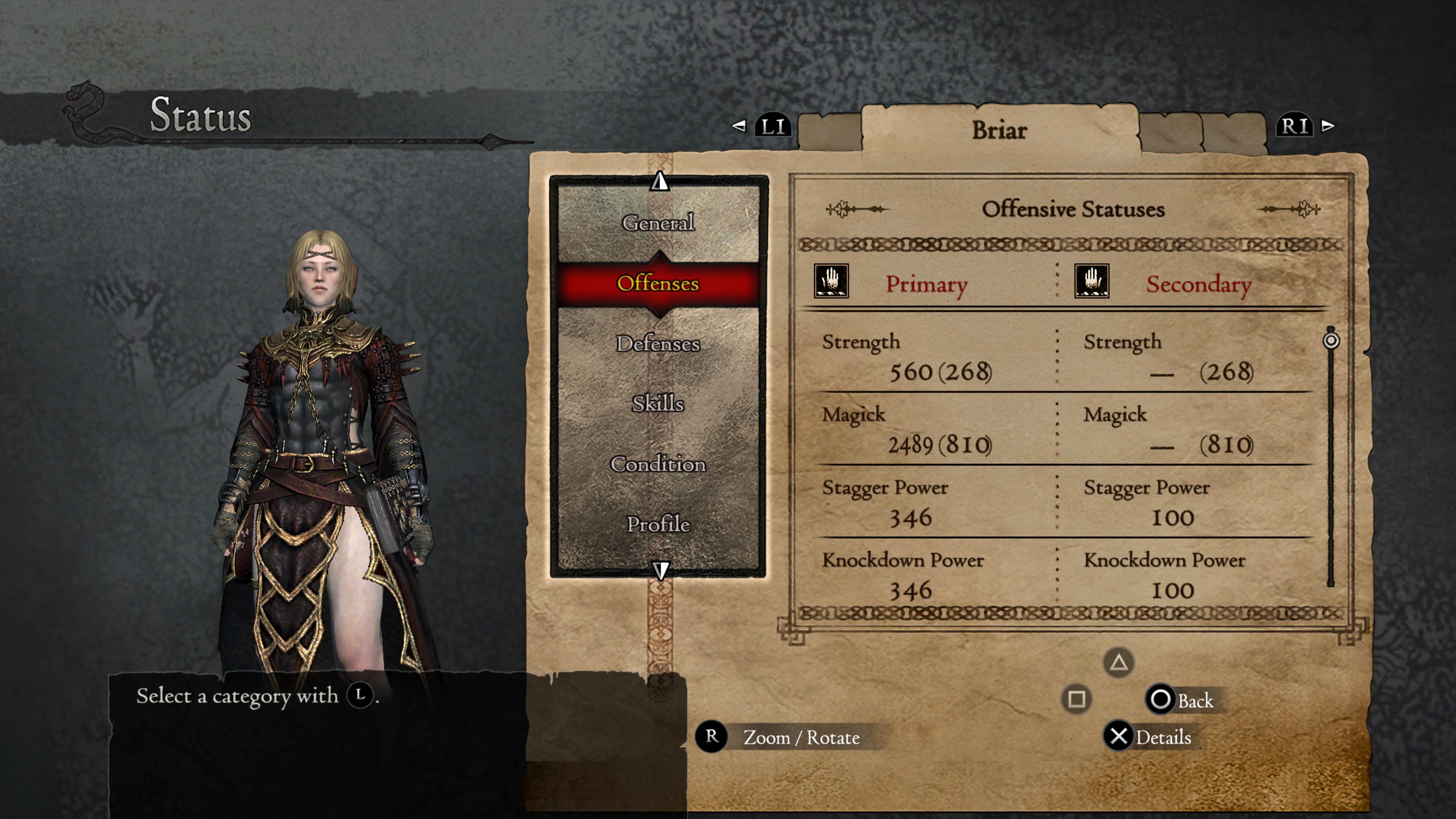The image size is (1456, 819).
Task: Click the Secondary weapon icon
Action: pyautogui.click(x=1092, y=281)
